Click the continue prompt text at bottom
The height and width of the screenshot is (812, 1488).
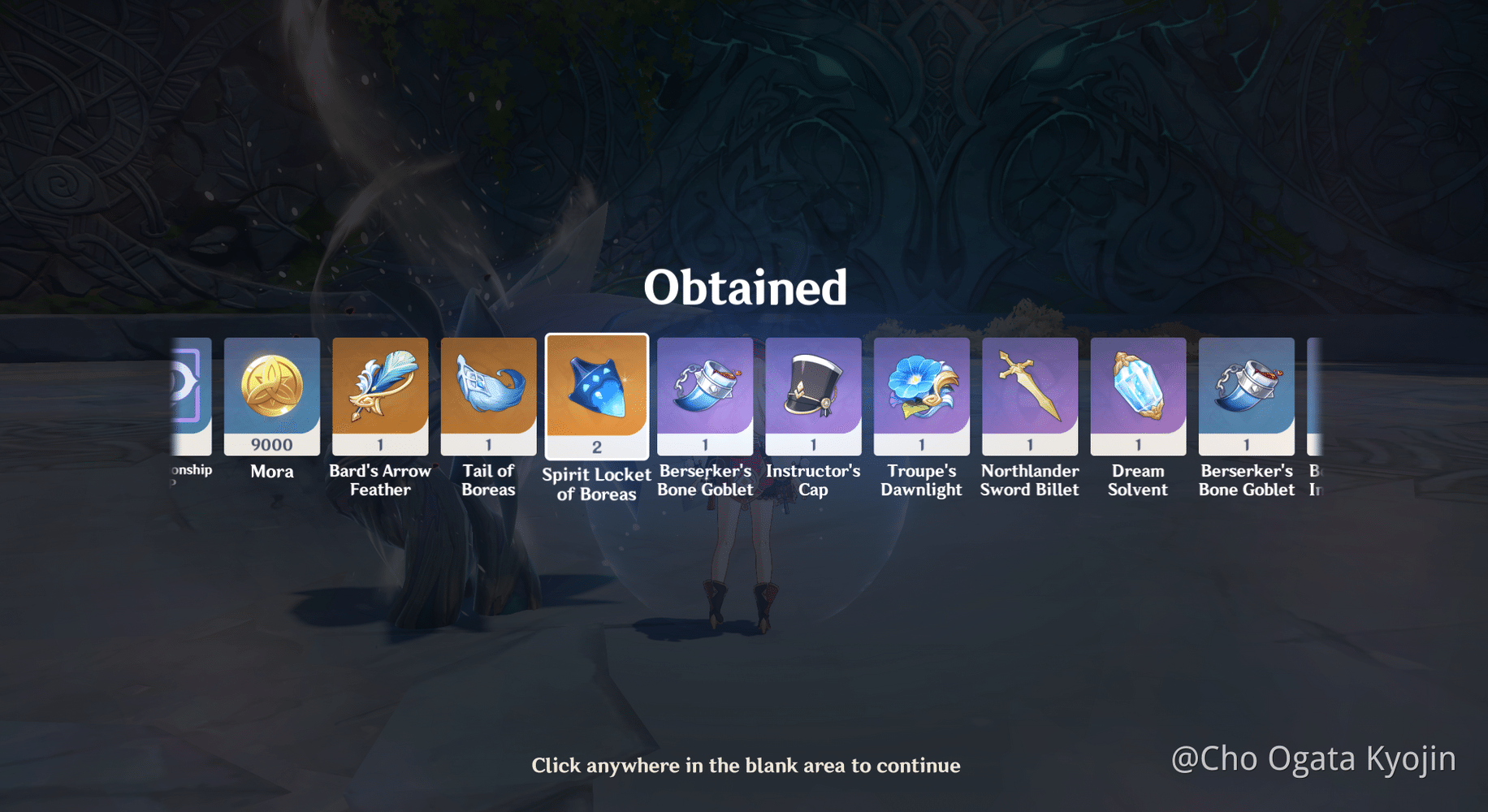pos(746,765)
